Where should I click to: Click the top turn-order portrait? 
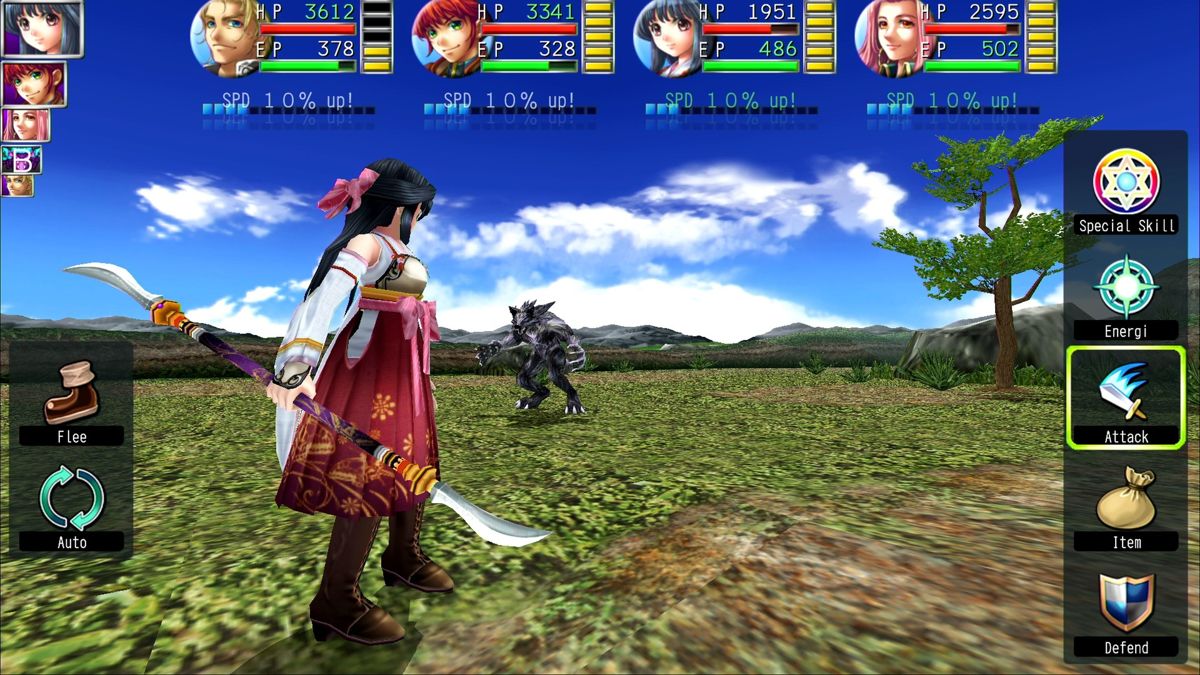click(41, 28)
